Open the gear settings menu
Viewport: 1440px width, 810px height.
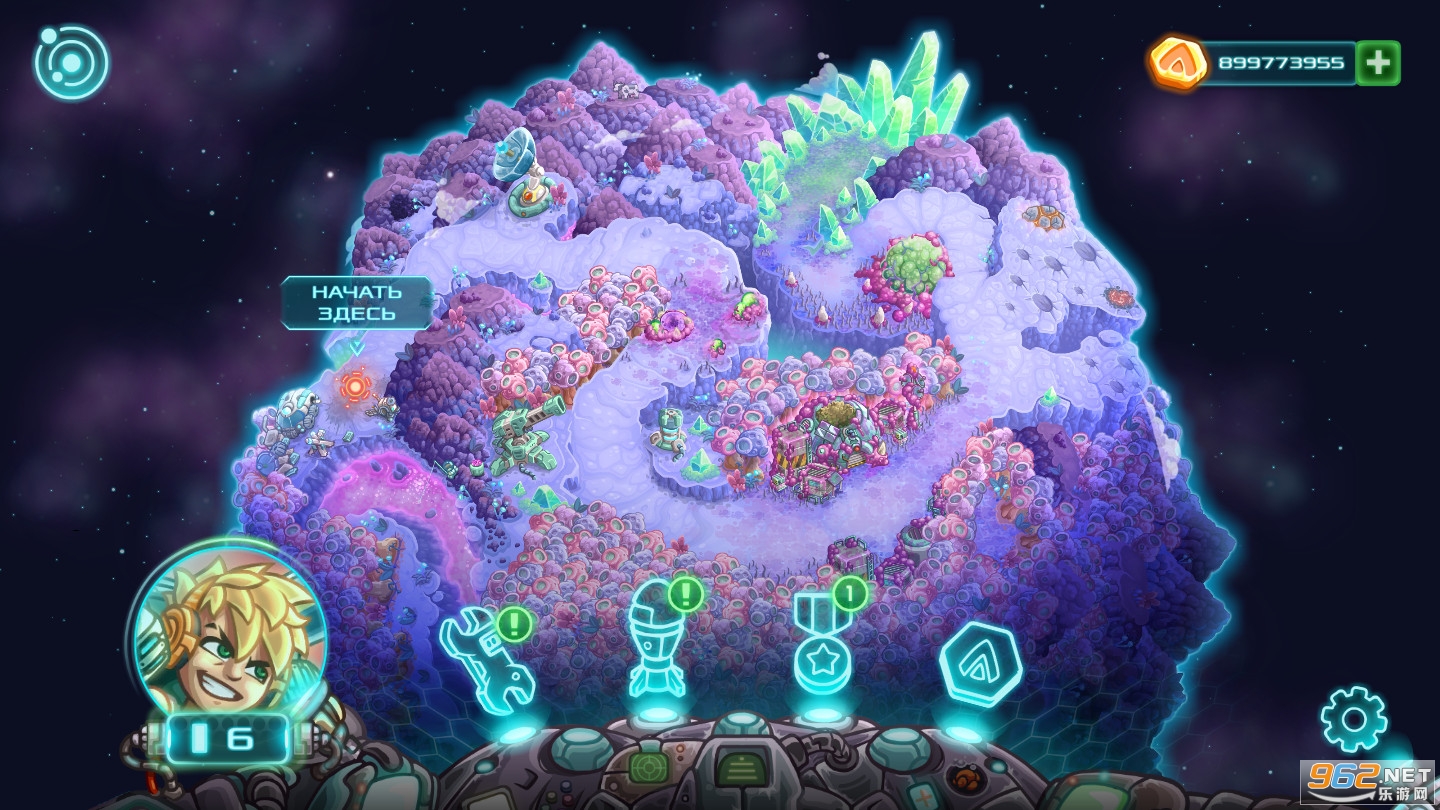(1353, 719)
